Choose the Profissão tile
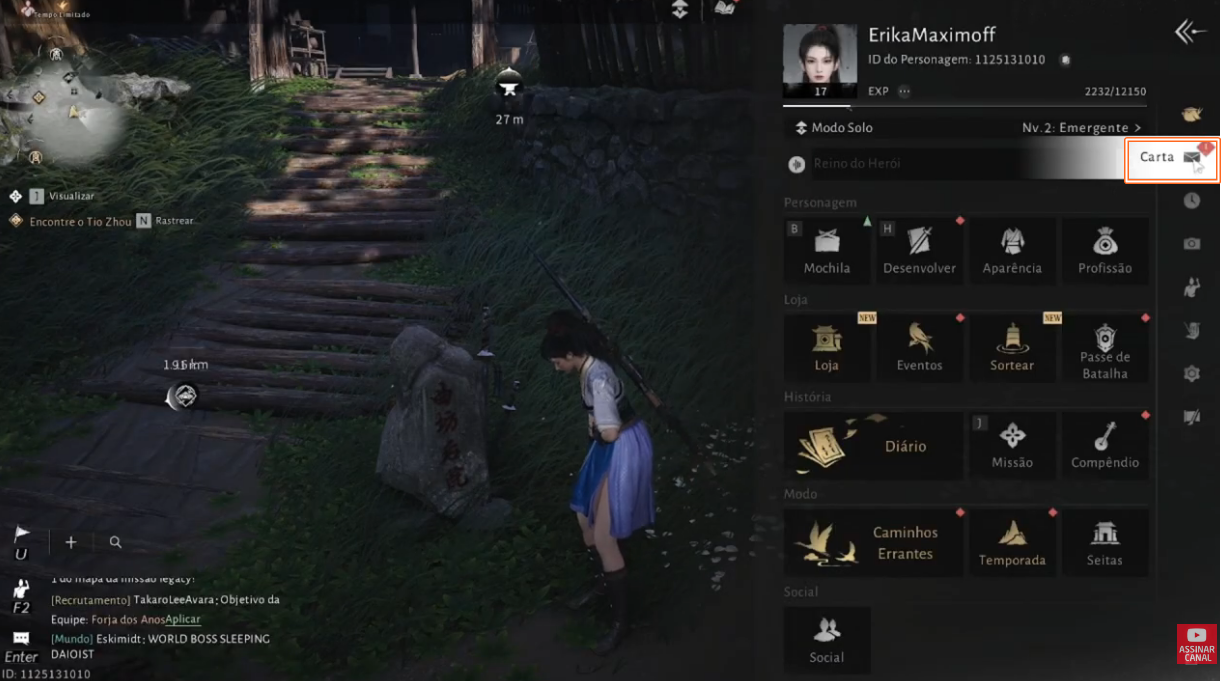This screenshot has height=681, width=1221. [x=1105, y=250]
